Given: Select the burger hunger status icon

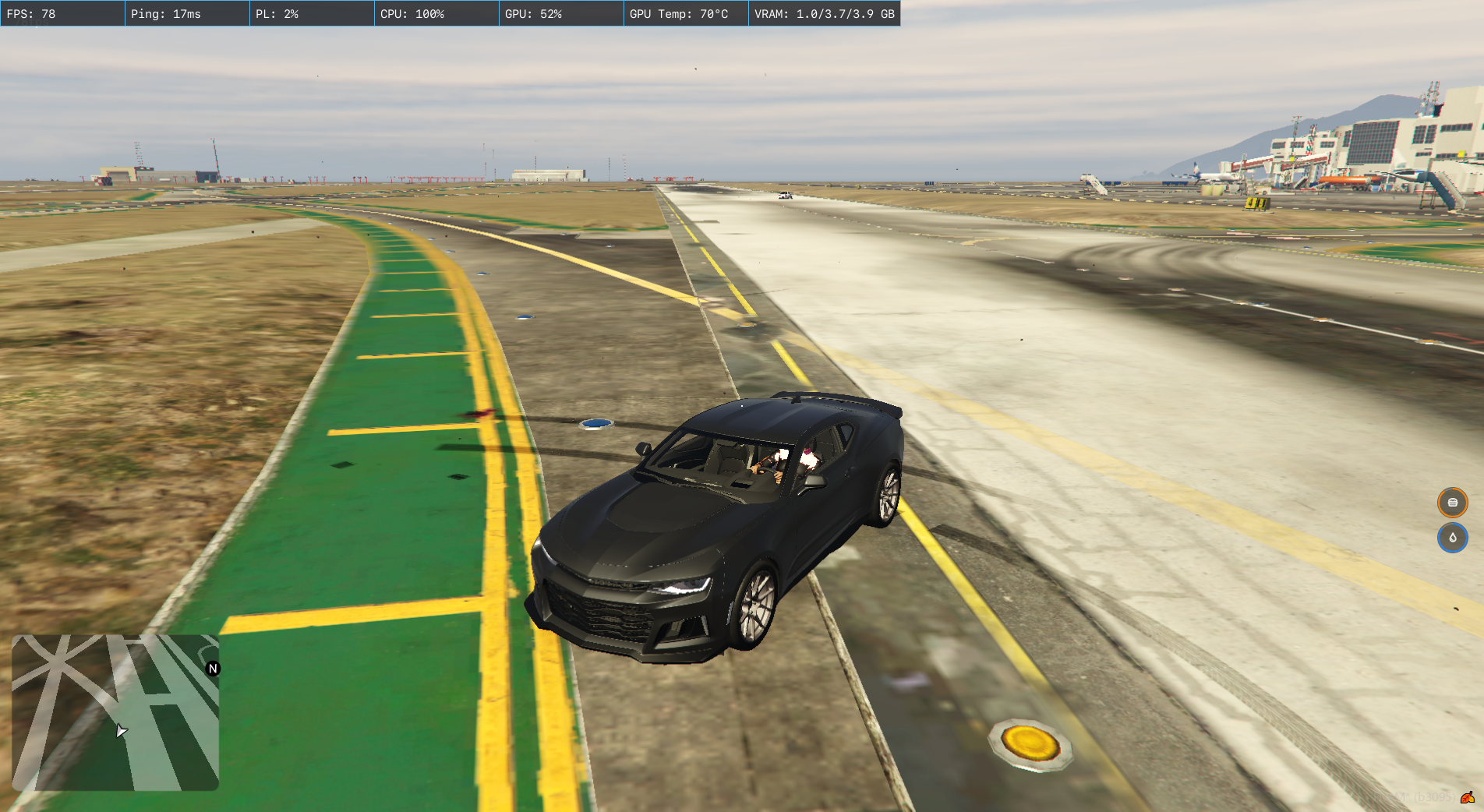Looking at the screenshot, I should click(1452, 503).
